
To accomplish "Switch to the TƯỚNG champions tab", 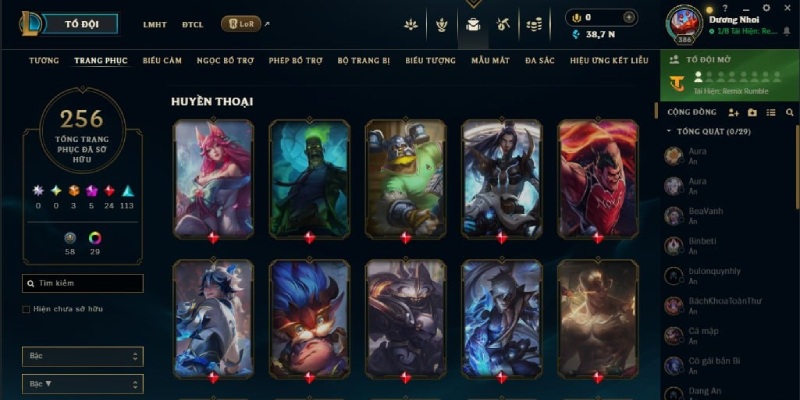I will pyautogui.click(x=44, y=61).
